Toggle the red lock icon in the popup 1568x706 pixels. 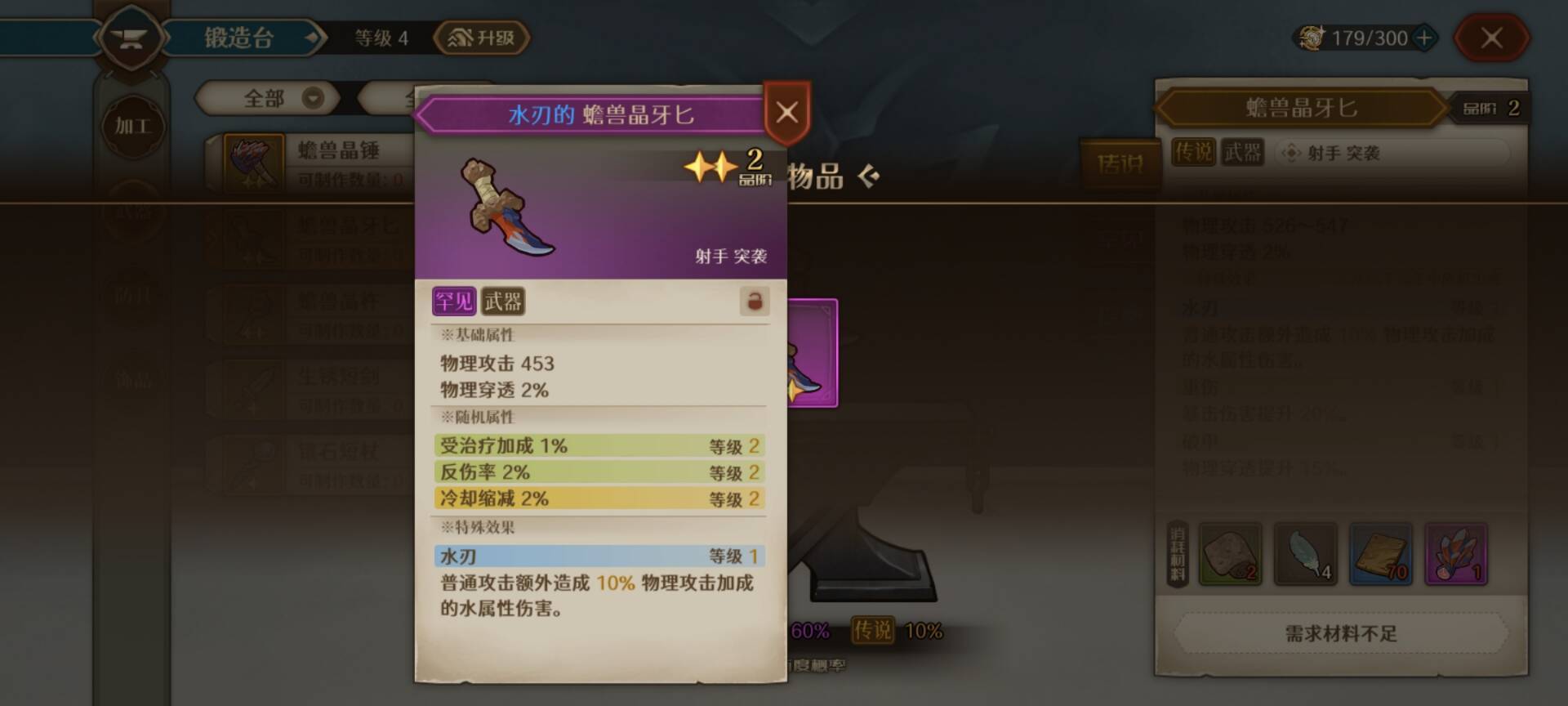(755, 301)
